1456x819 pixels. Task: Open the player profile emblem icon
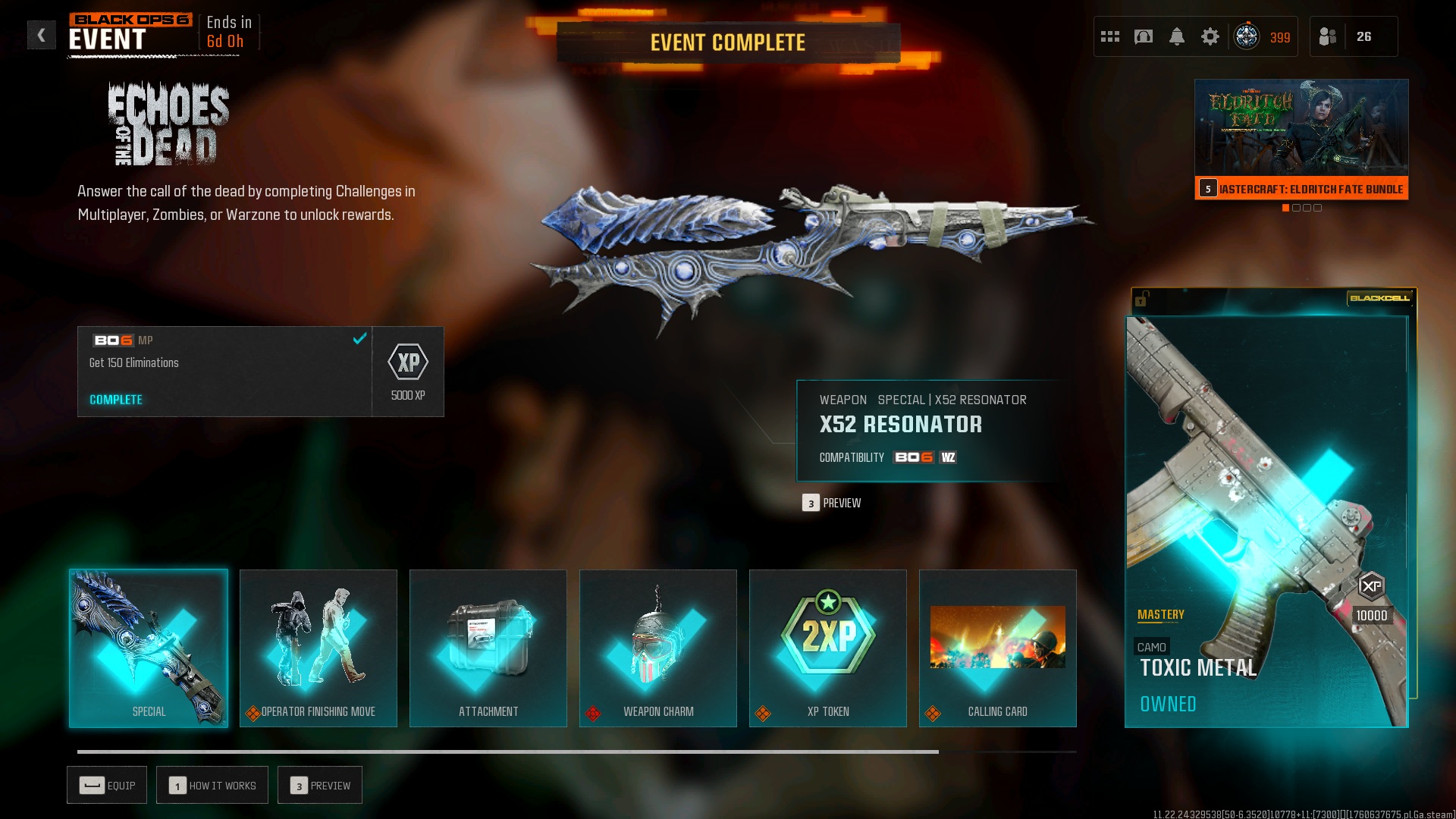tap(1247, 36)
